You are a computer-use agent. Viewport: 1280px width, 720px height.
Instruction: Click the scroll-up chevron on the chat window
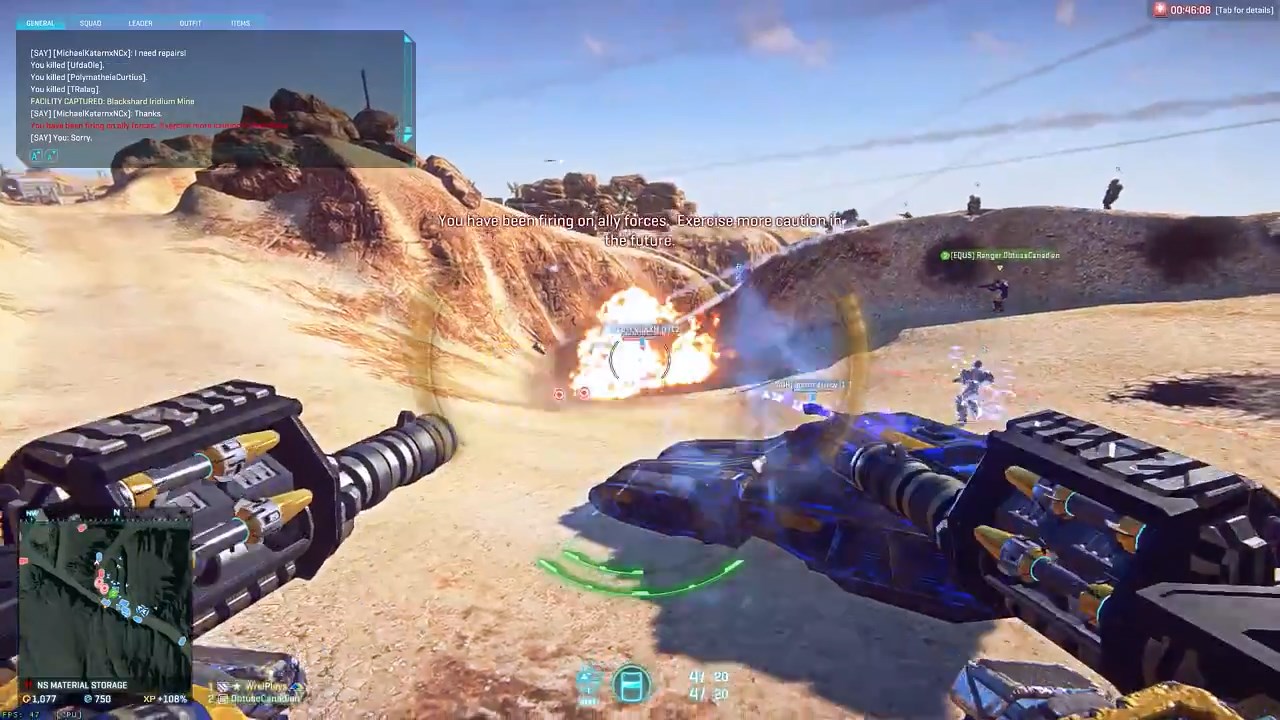click(x=407, y=40)
